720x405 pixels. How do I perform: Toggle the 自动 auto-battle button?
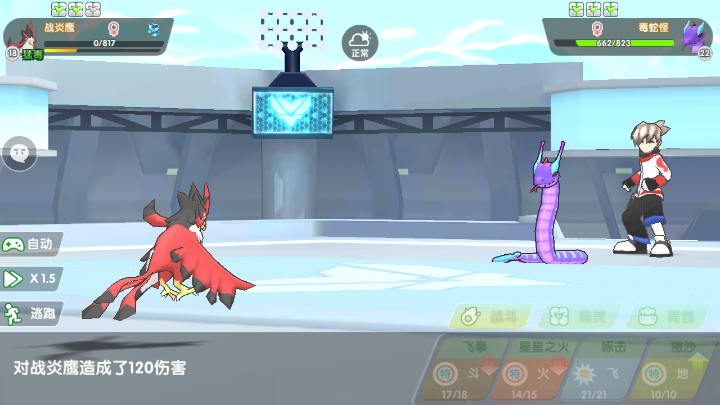(x=31, y=244)
